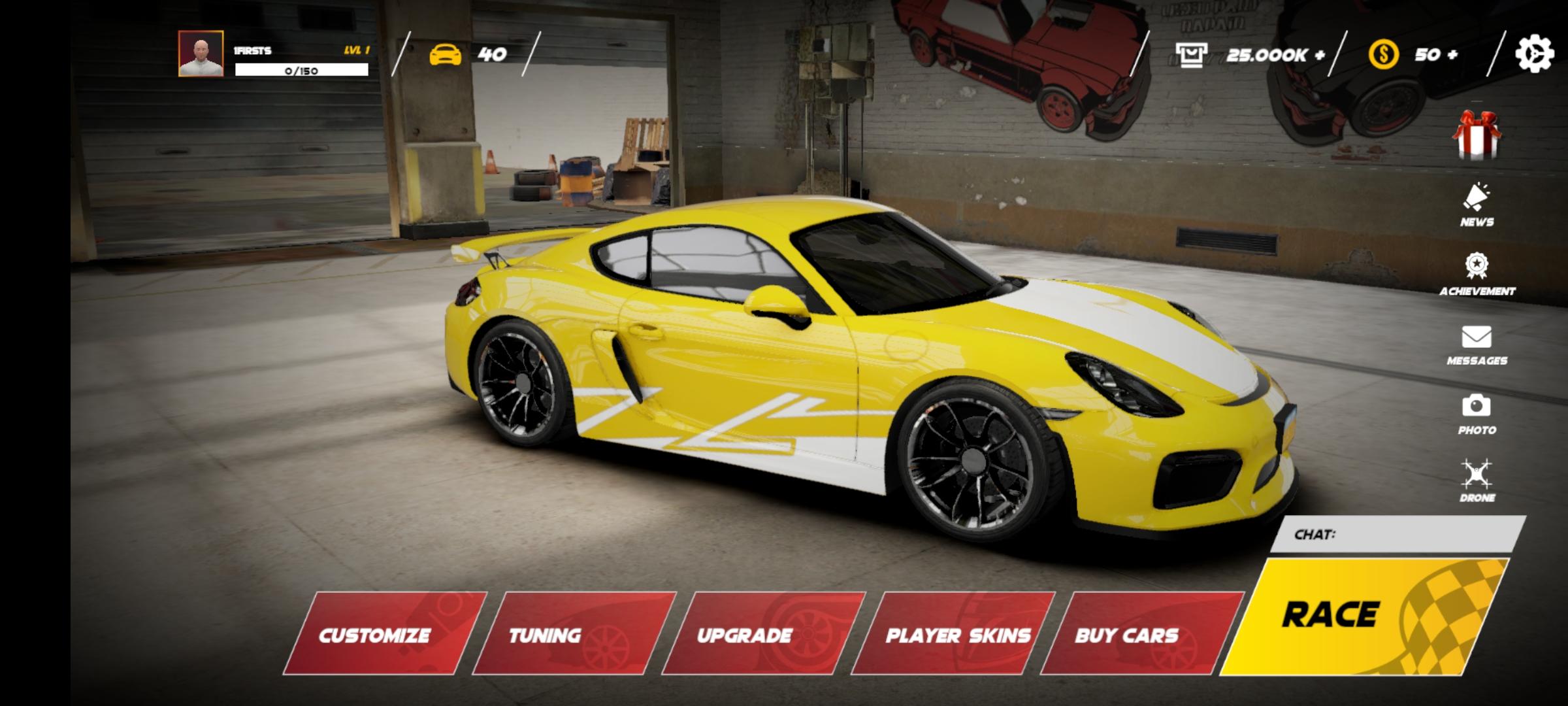Open the yellow car garage icon
This screenshot has width=1568, height=706.
tap(445, 54)
